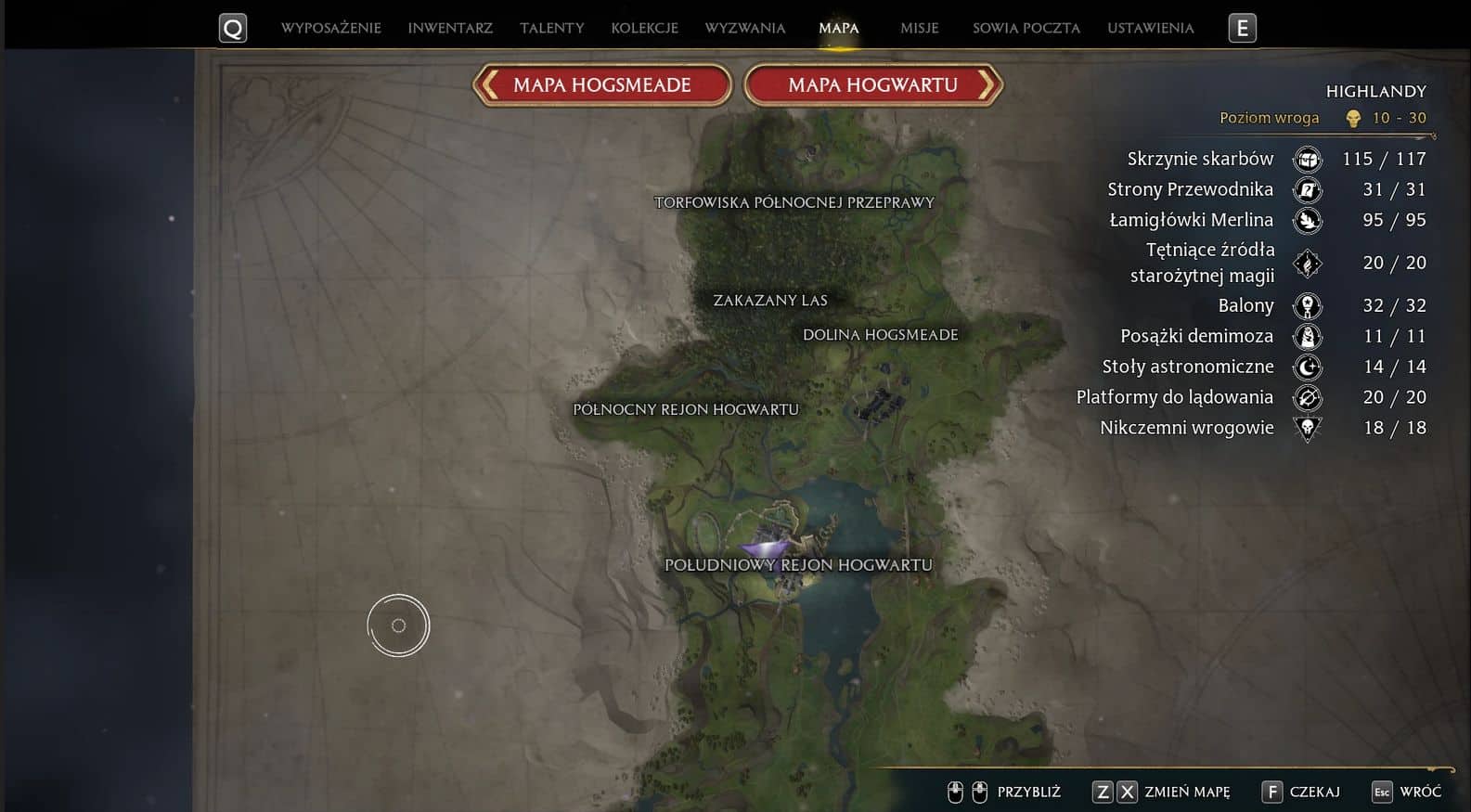Image resolution: width=1471 pixels, height=812 pixels.
Task: Click the Skrzynie skarbów chest icon
Action: (1307, 160)
